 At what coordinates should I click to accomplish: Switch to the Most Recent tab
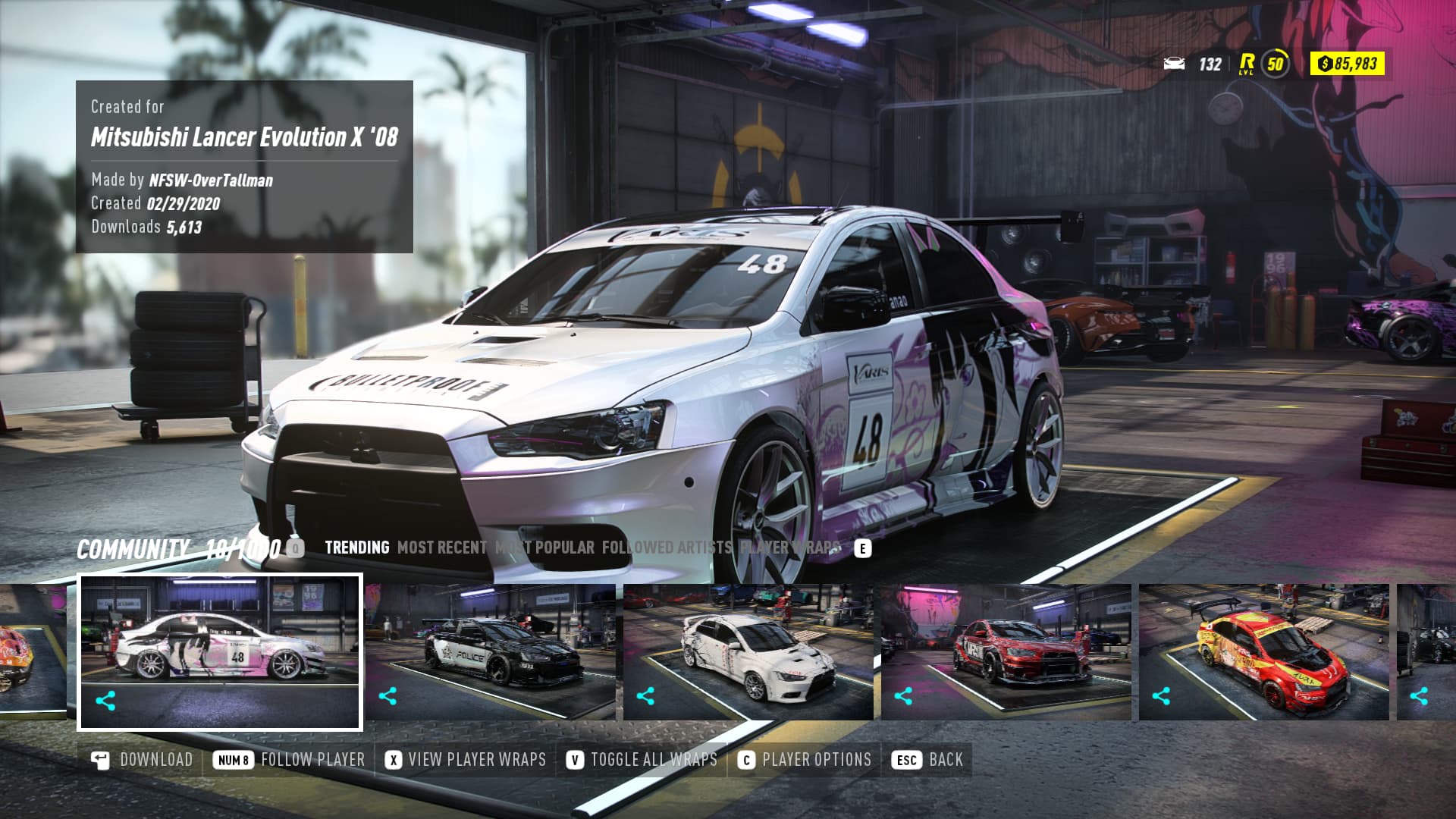pos(442,548)
